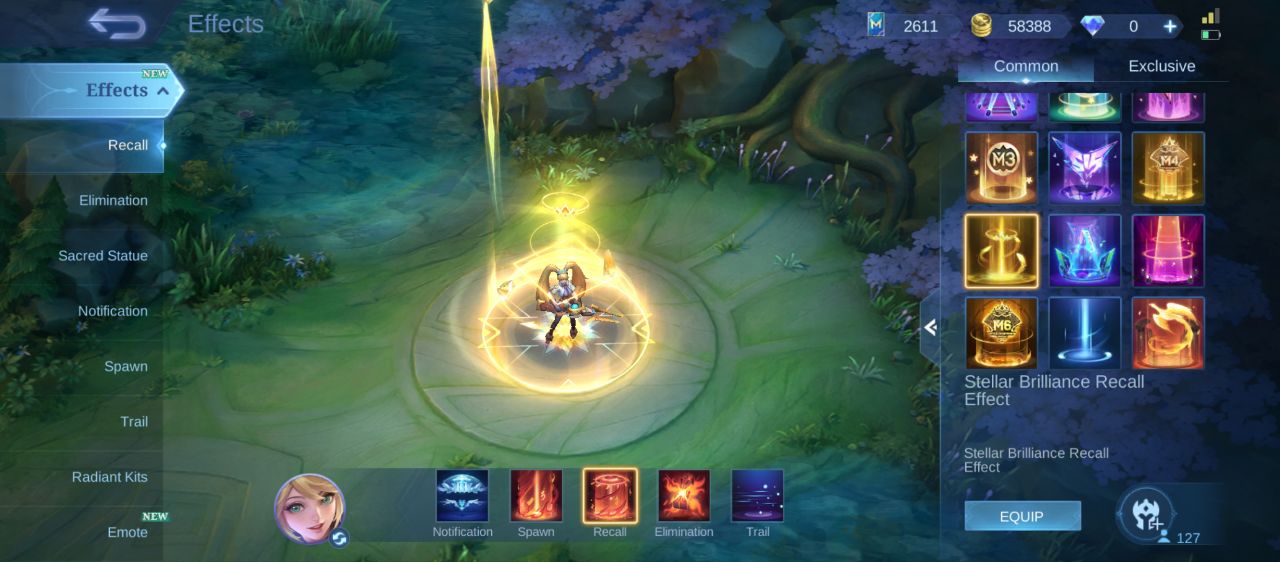Select the Sacred Statue category
This screenshot has height=562, width=1280.
[102, 256]
